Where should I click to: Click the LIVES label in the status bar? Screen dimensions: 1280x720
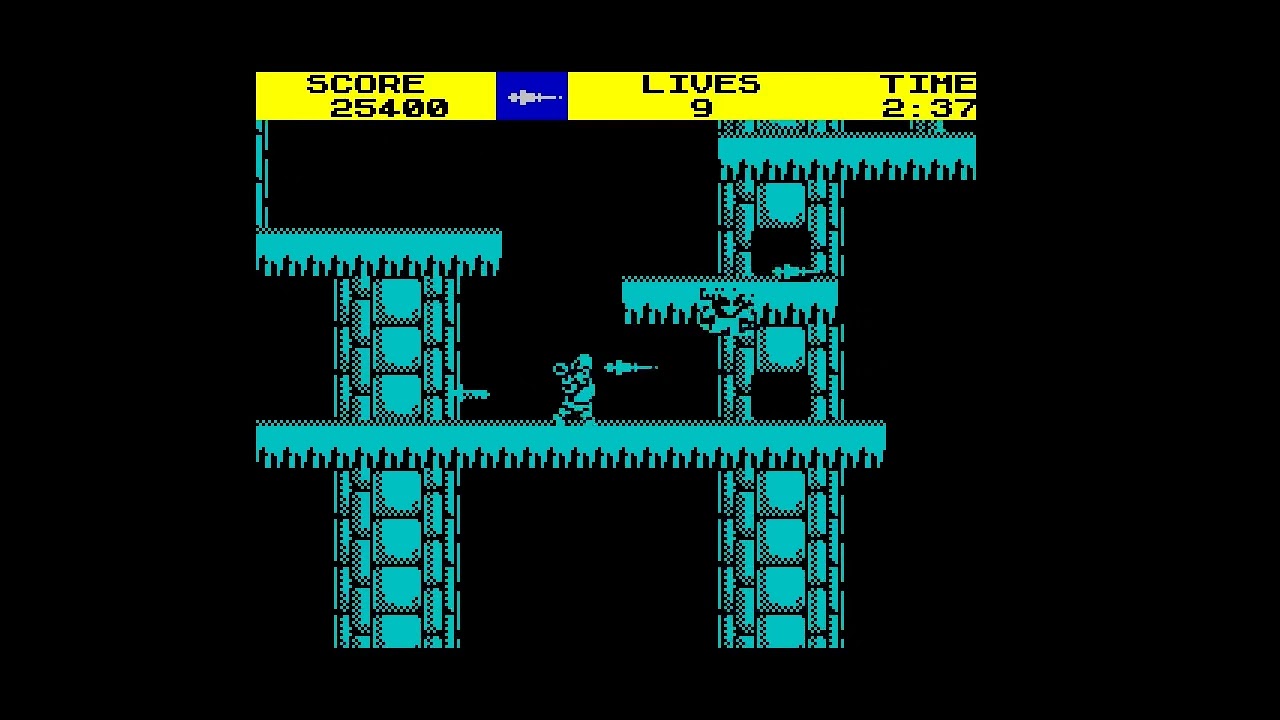coord(703,83)
